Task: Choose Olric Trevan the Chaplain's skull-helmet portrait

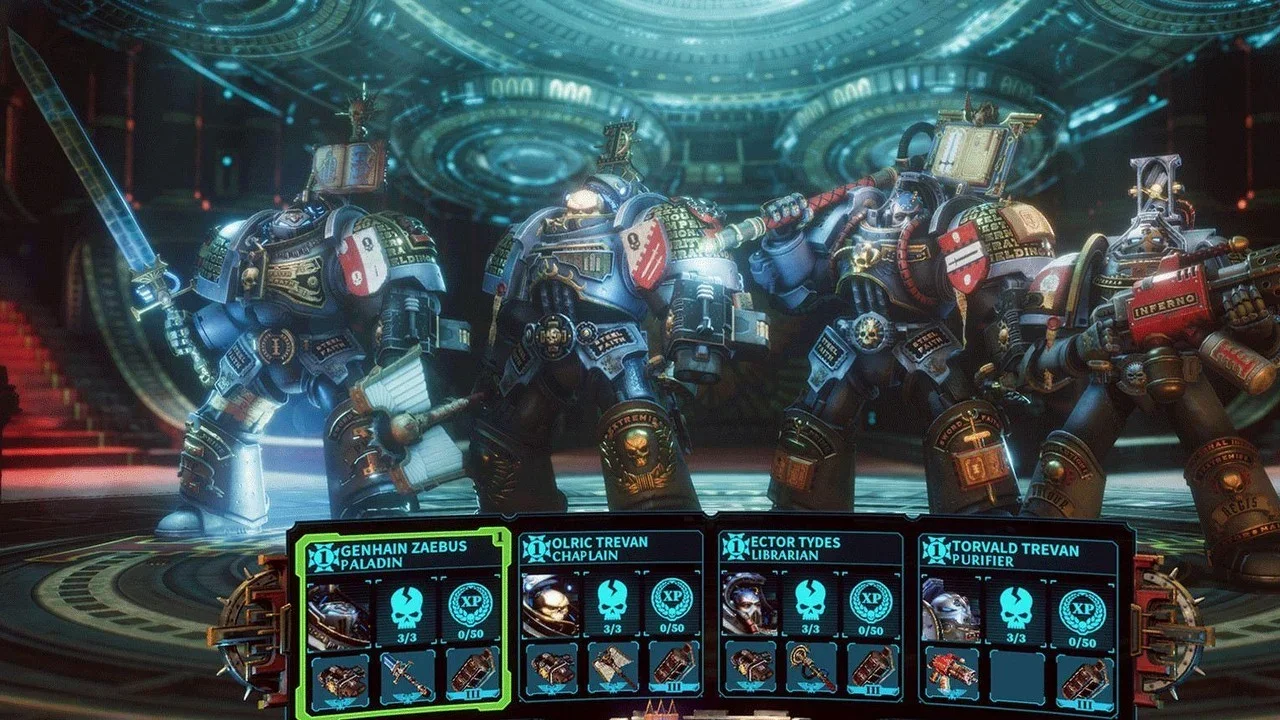Action: (x=549, y=606)
